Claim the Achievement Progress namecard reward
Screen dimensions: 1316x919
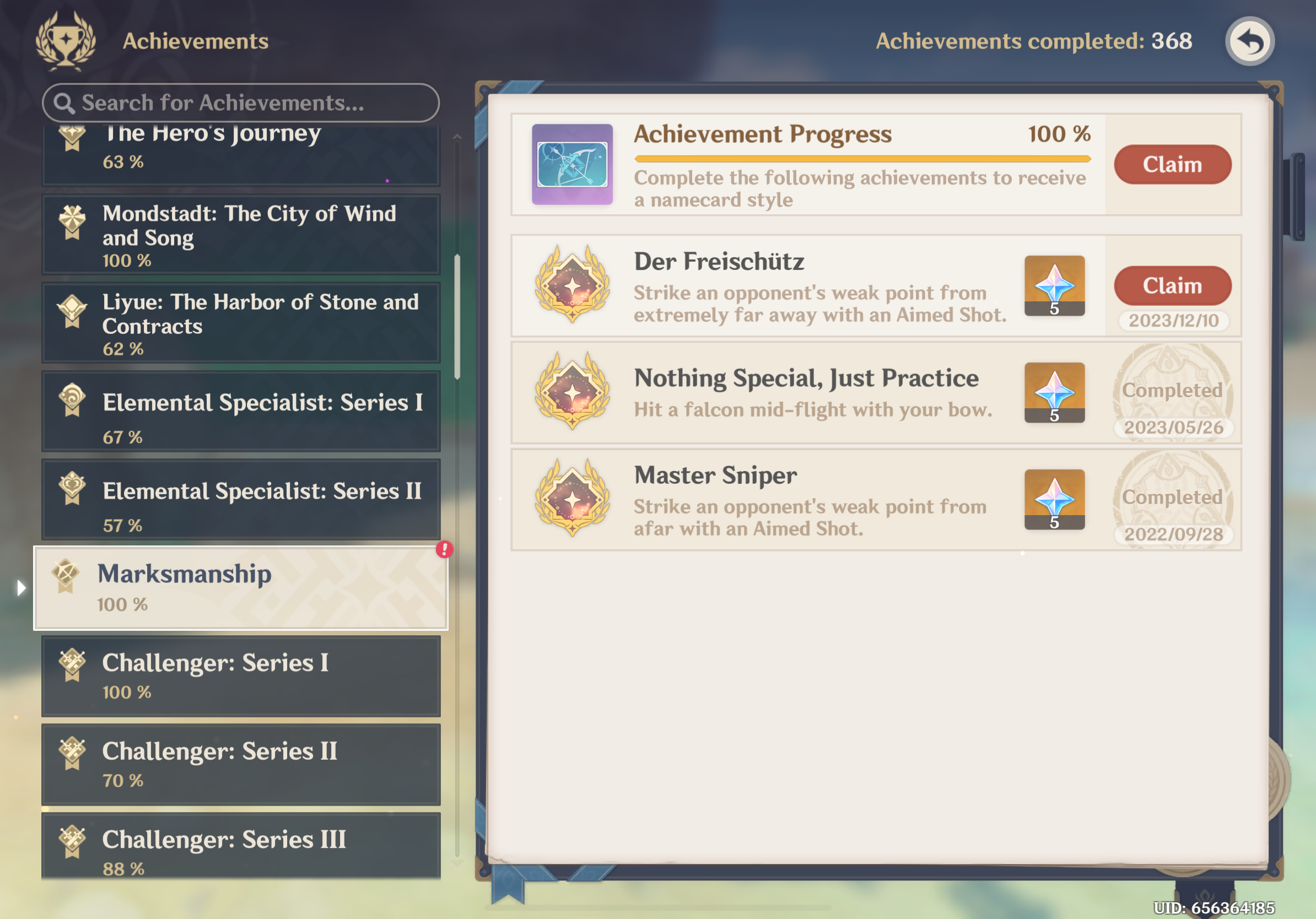(x=1172, y=164)
